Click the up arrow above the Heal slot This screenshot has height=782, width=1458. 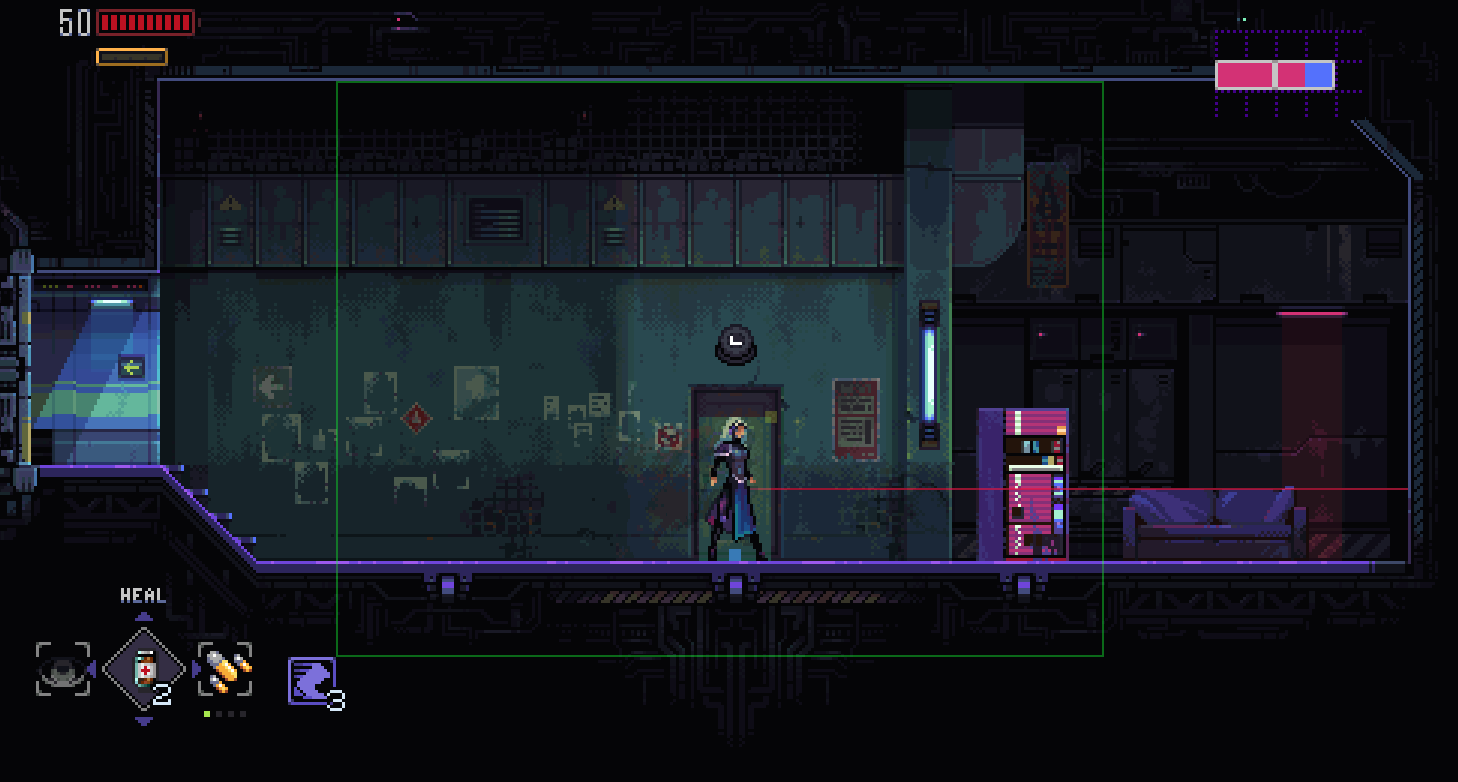(144, 617)
